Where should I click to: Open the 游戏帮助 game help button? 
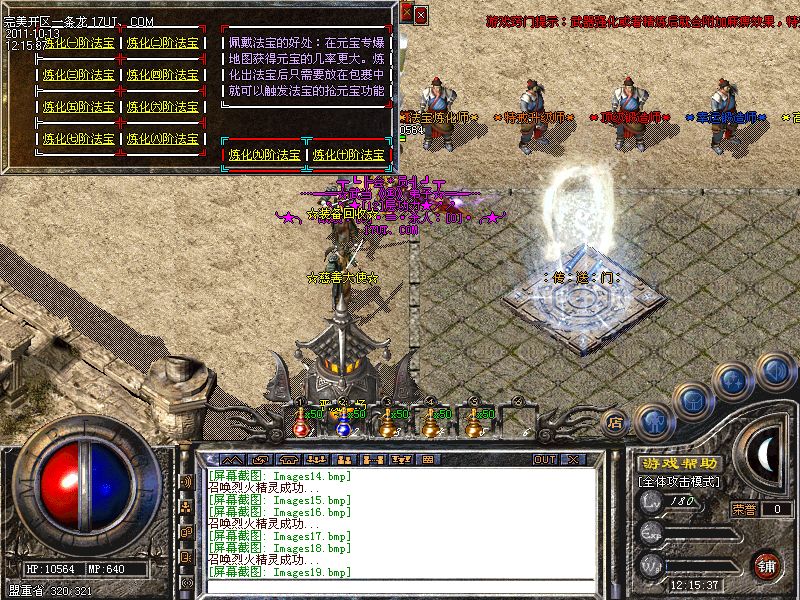pyautogui.click(x=679, y=464)
